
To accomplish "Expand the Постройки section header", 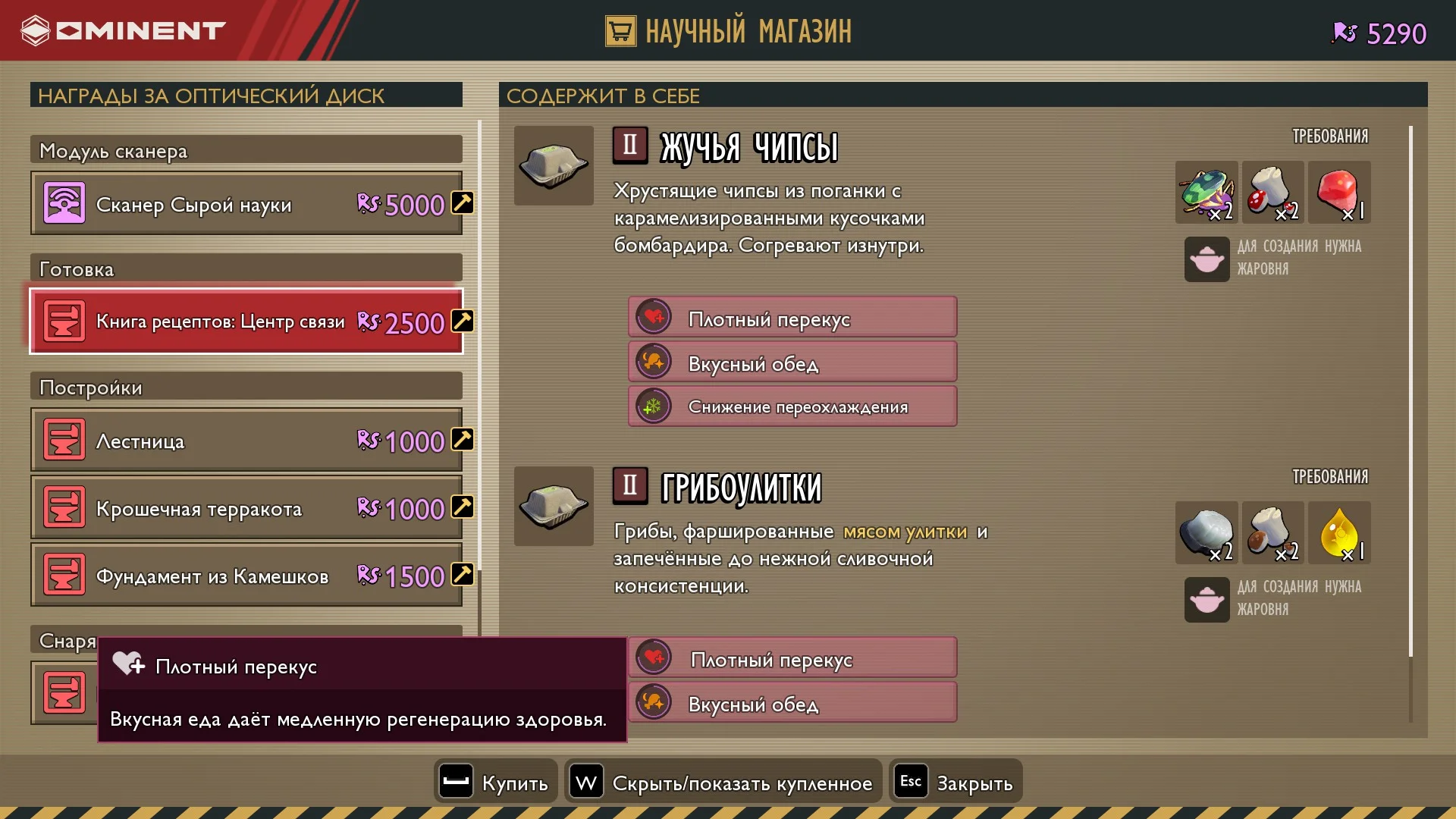I will (244, 387).
